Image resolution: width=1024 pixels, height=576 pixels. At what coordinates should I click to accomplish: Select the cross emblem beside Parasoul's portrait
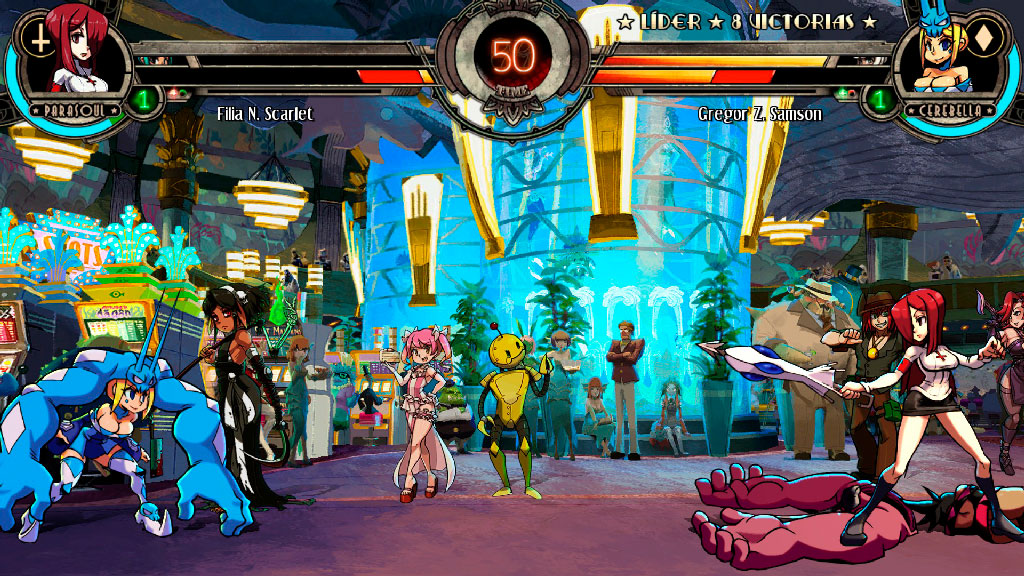38,38
